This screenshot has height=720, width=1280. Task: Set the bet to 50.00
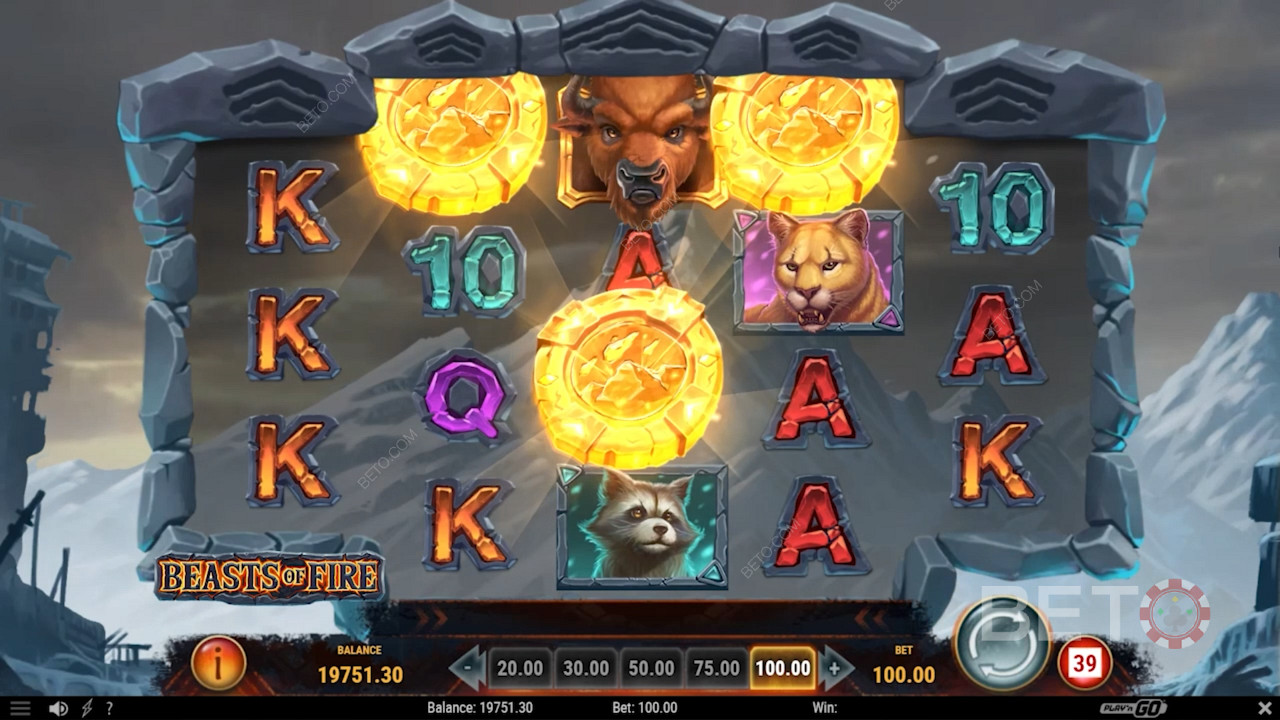point(651,668)
